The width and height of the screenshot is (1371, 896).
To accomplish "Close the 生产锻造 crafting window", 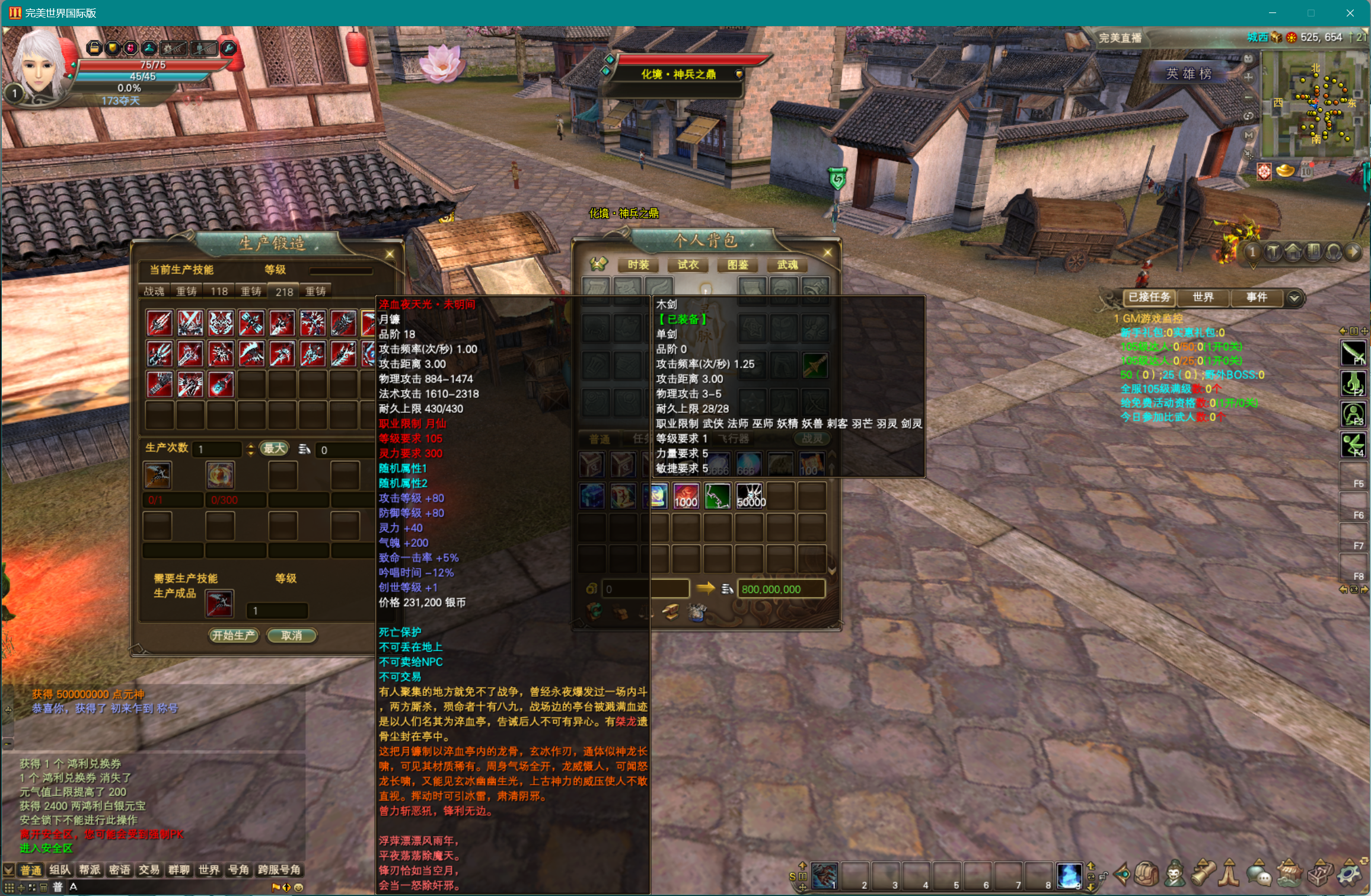I will point(390,254).
